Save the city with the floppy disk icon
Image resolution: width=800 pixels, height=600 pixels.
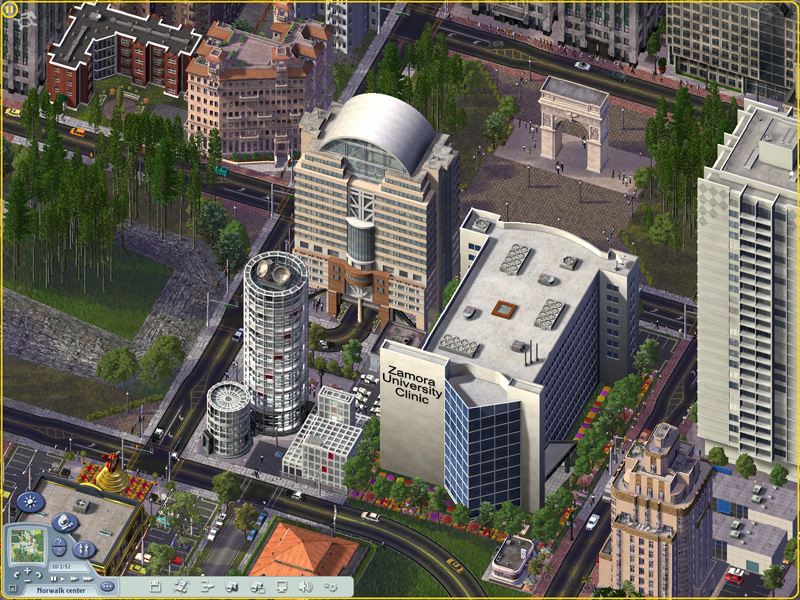pyautogui.click(x=154, y=586)
